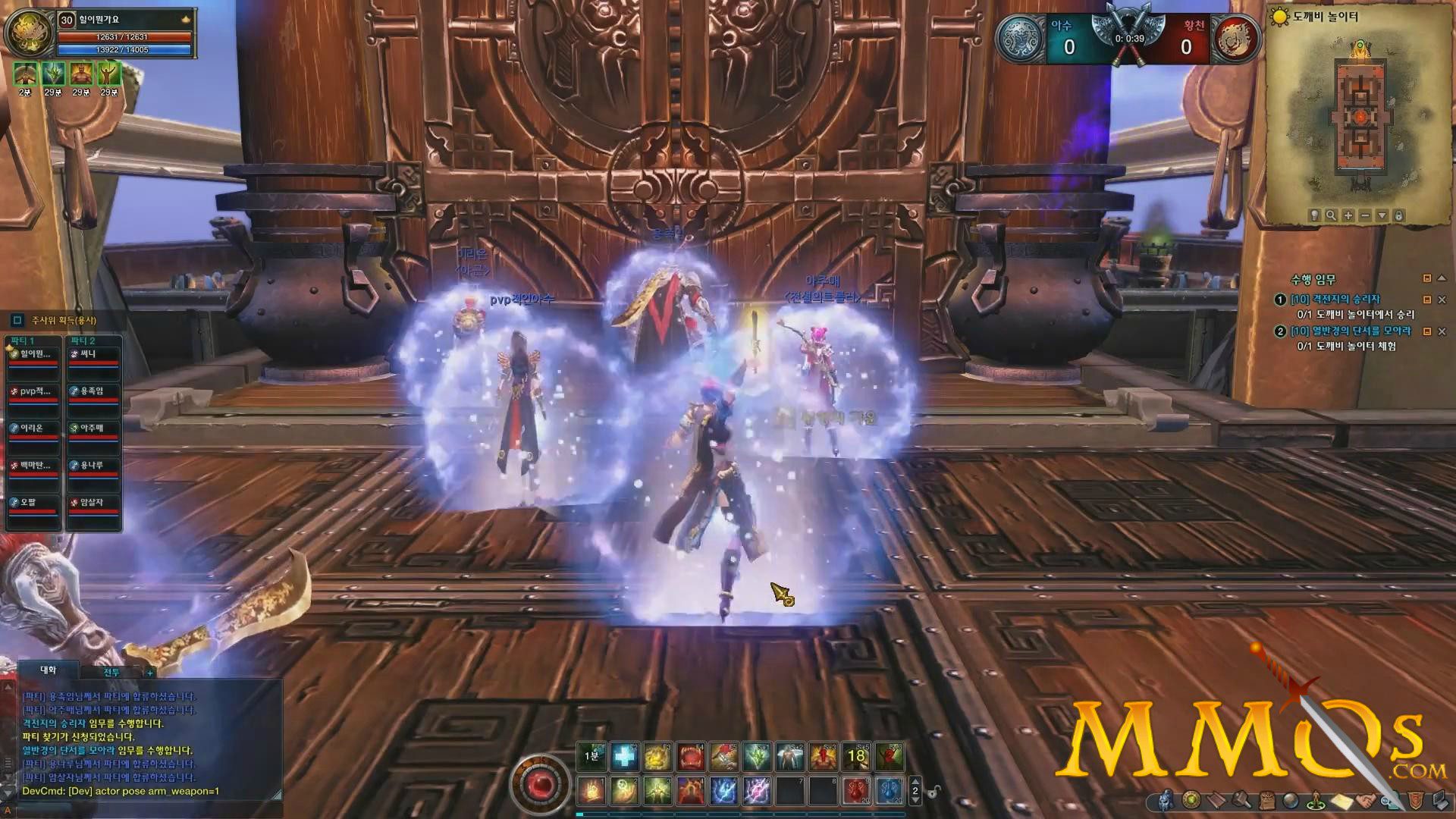
Task: Toggle the quest tracker display box icon
Action: 1428,278
